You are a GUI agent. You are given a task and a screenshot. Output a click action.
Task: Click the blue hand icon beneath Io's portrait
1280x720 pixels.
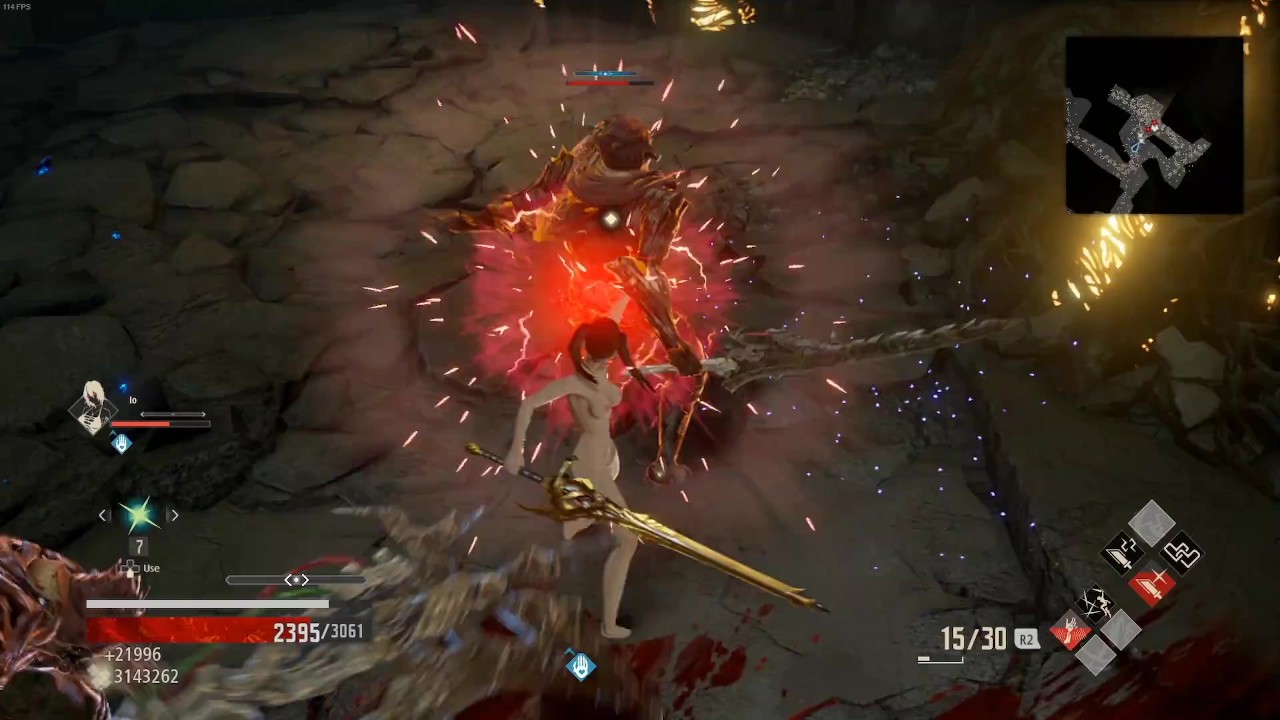tap(121, 442)
